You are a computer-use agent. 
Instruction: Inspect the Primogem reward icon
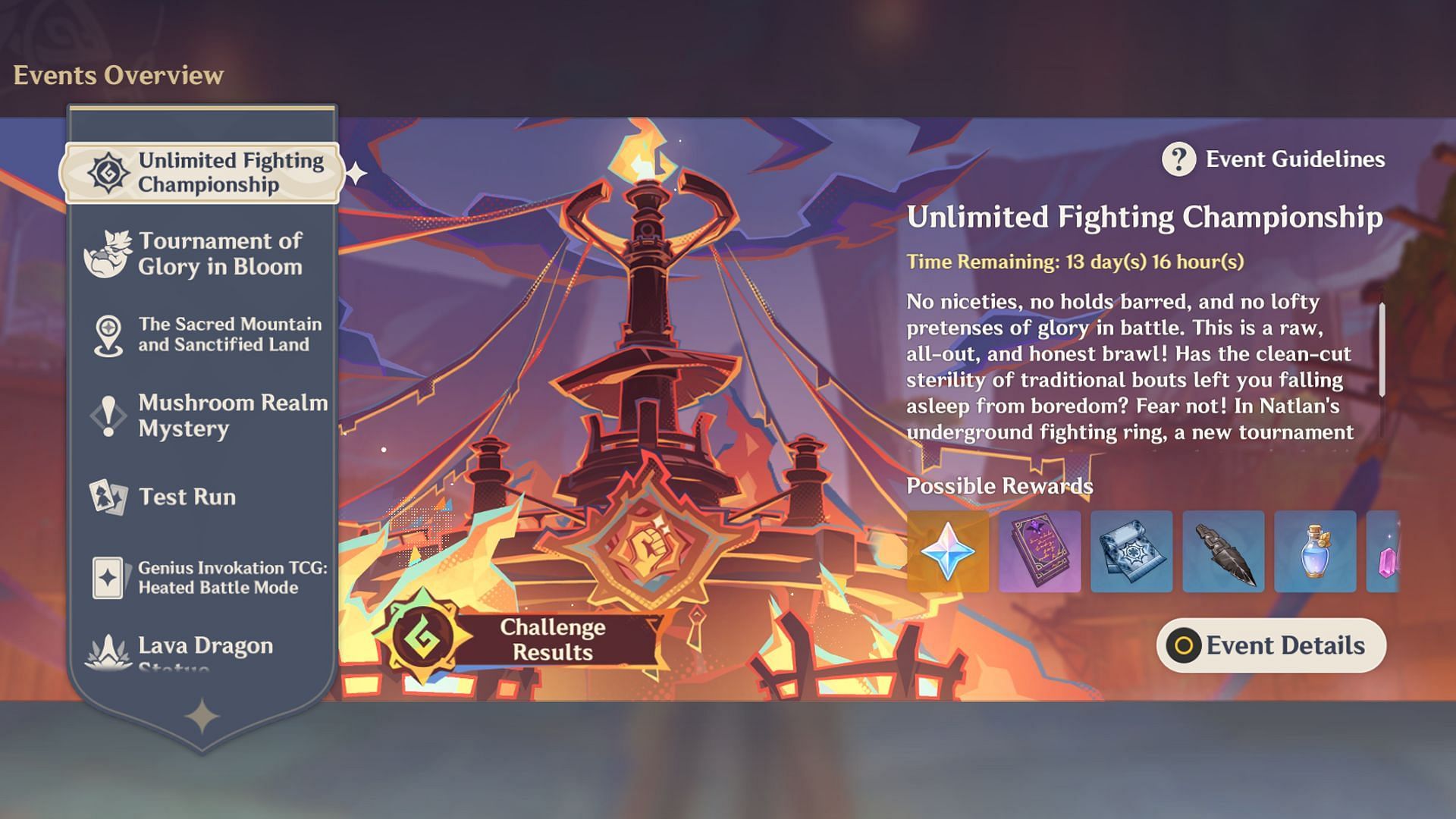(948, 551)
